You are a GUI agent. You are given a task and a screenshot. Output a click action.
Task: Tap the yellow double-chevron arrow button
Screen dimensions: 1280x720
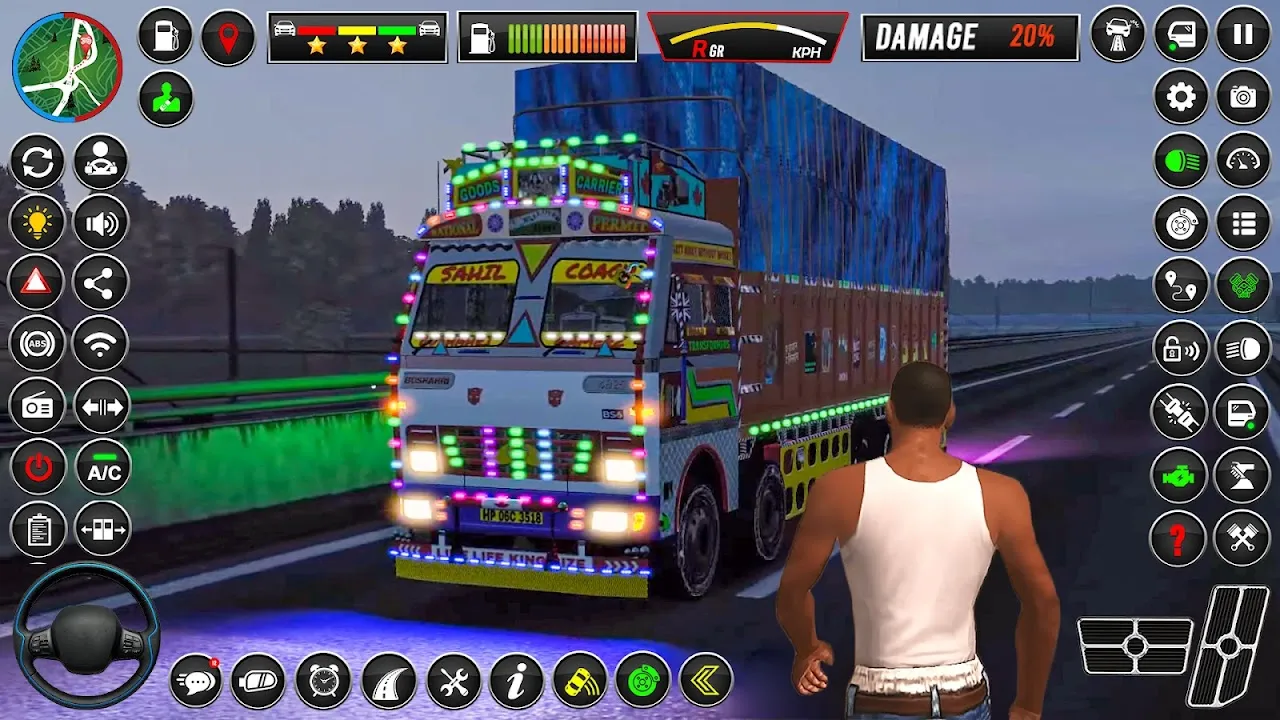pos(705,682)
